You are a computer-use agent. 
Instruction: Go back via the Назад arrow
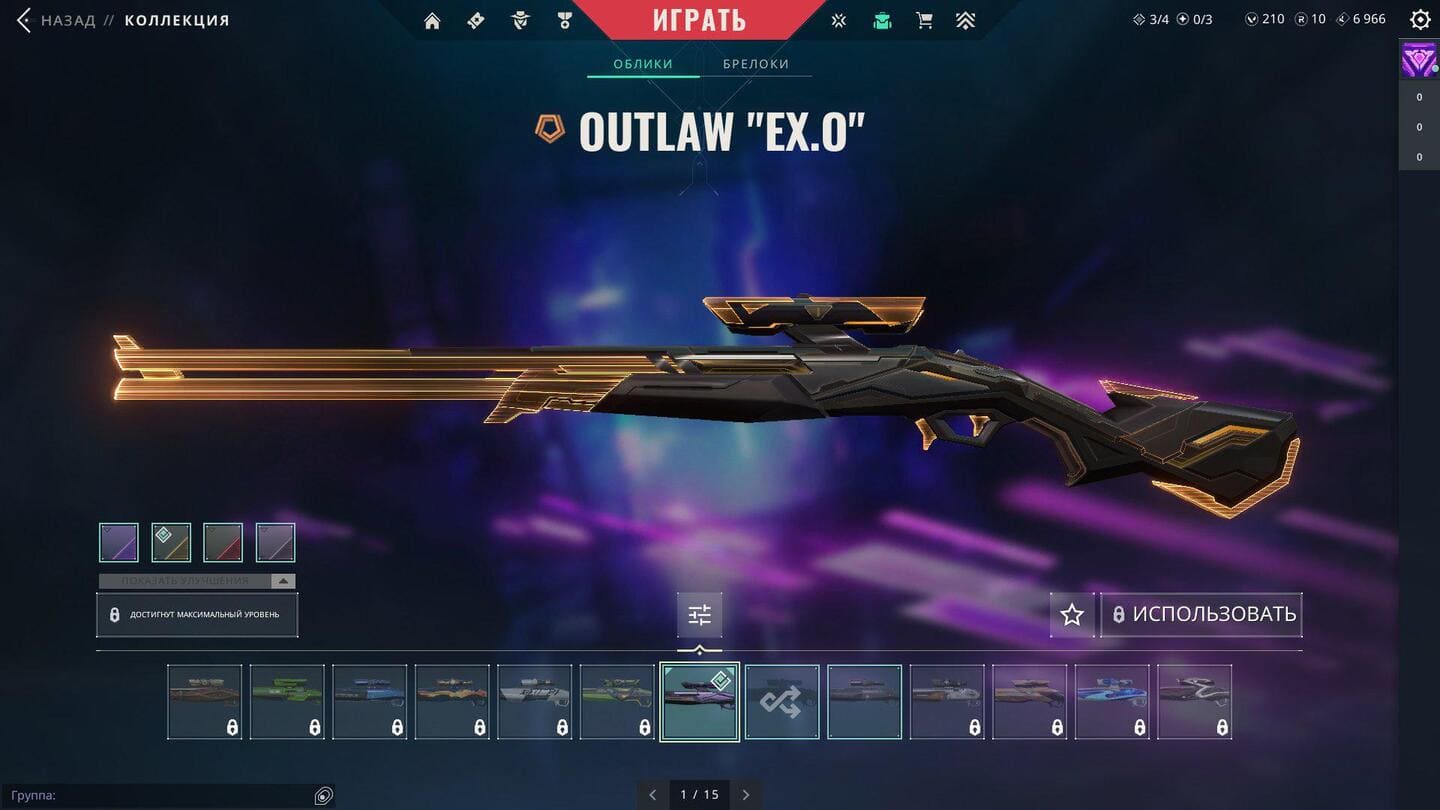point(26,20)
